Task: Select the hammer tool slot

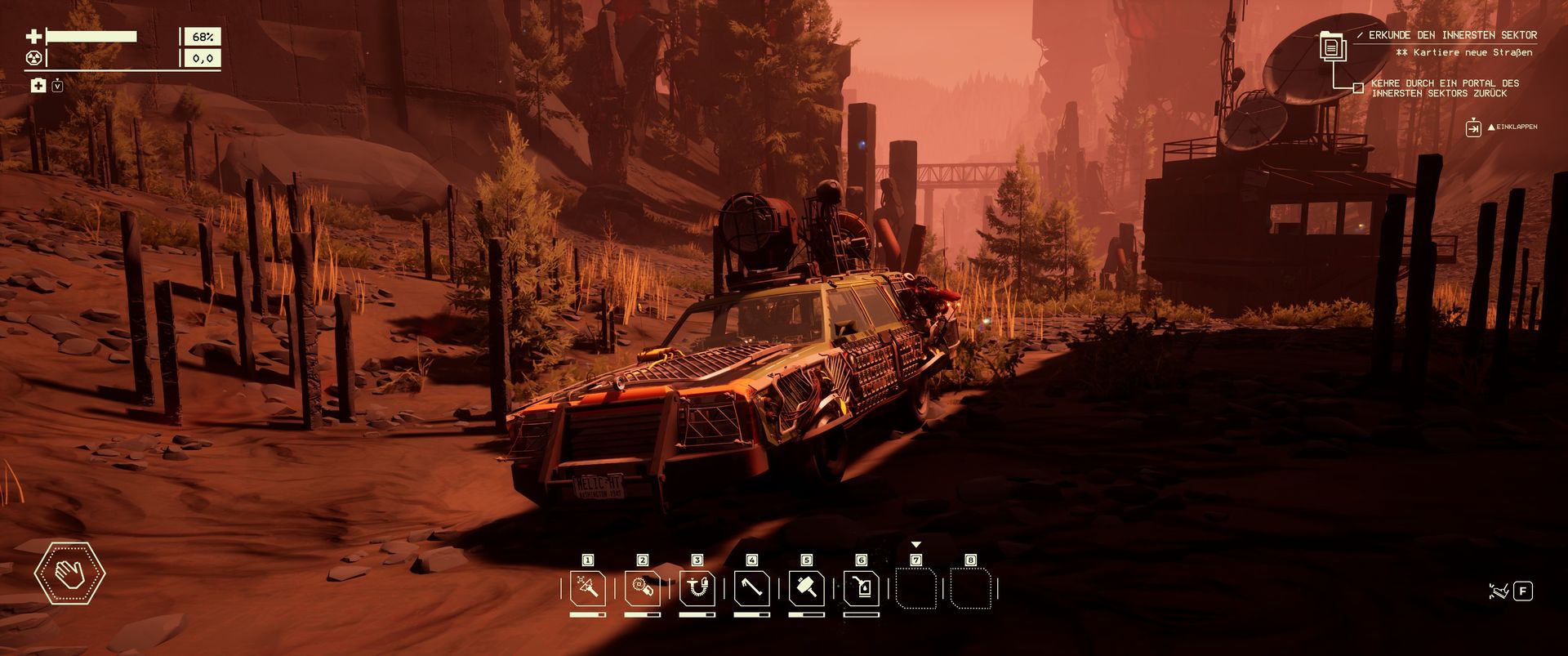Action: tap(807, 587)
